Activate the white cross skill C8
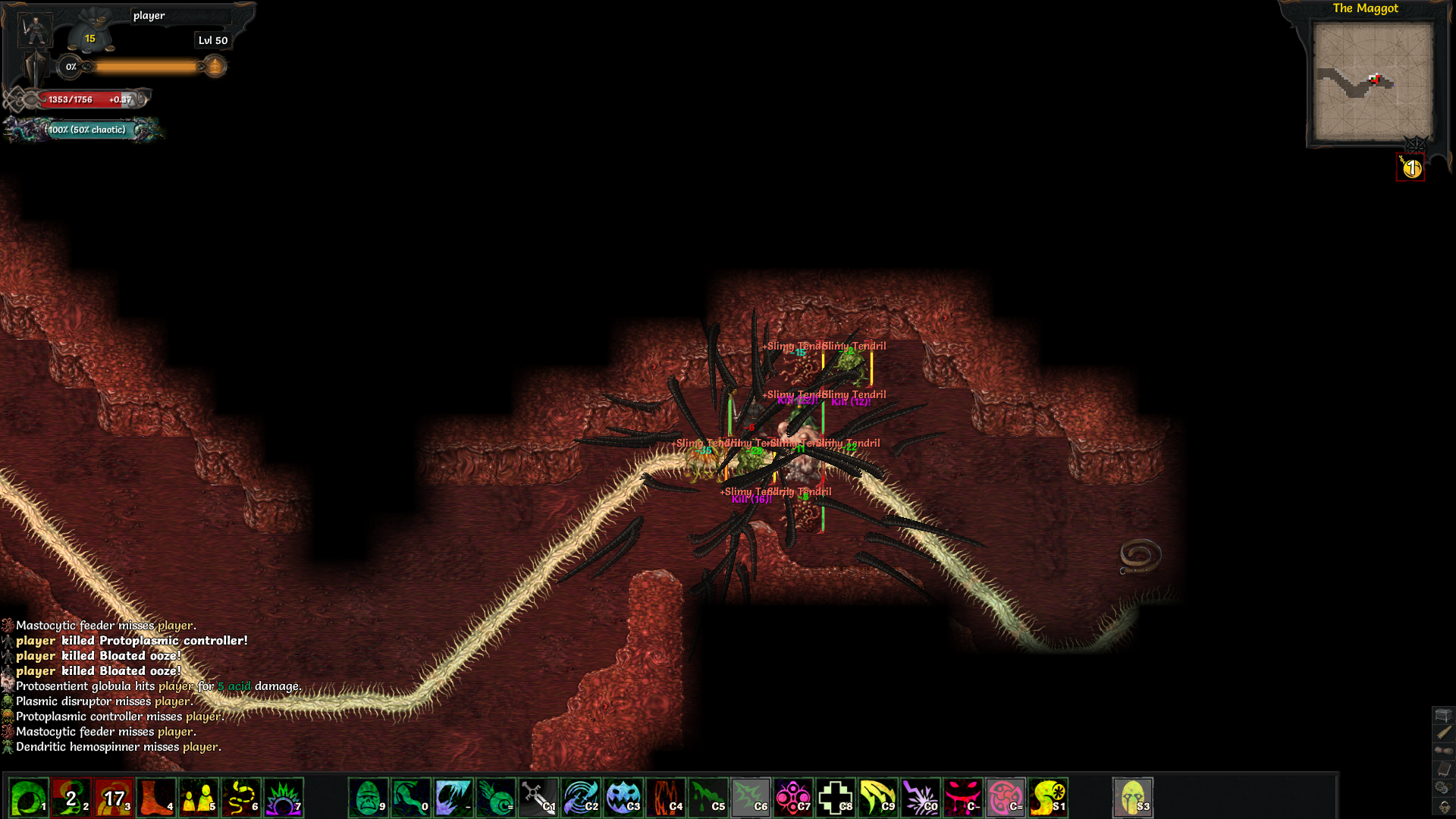 point(836,799)
